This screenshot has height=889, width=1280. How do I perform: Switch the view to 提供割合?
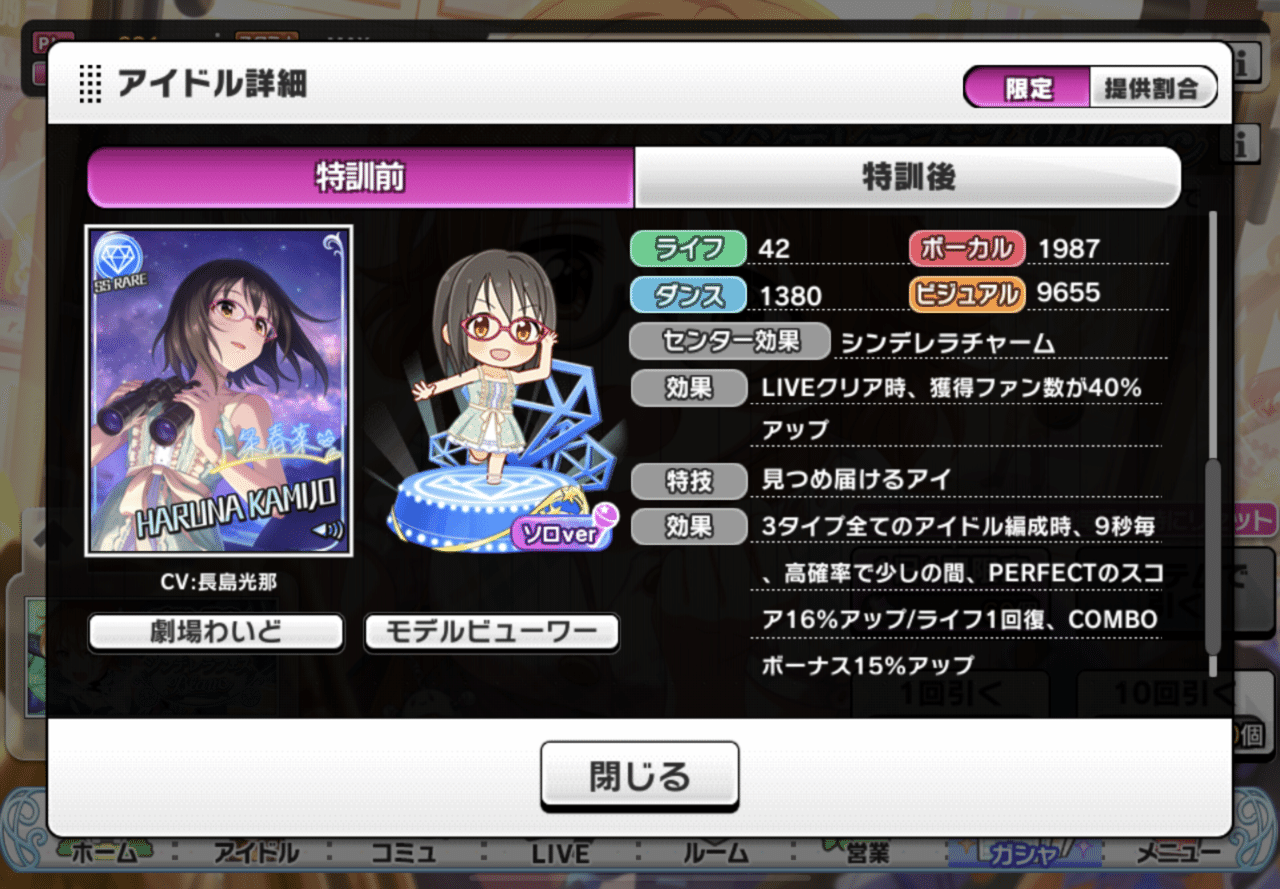click(x=1155, y=87)
